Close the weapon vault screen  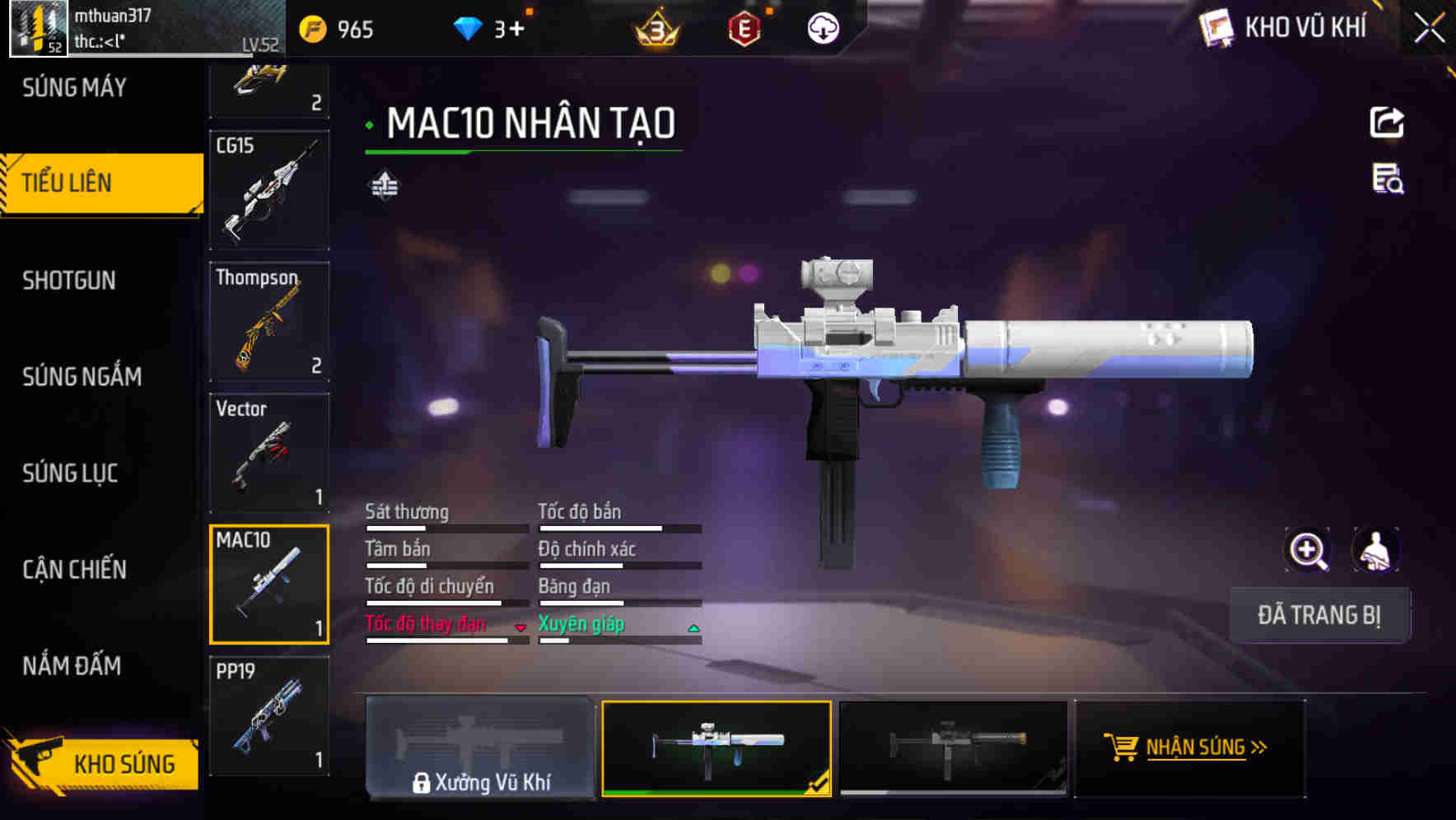click(x=1429, y=29)
